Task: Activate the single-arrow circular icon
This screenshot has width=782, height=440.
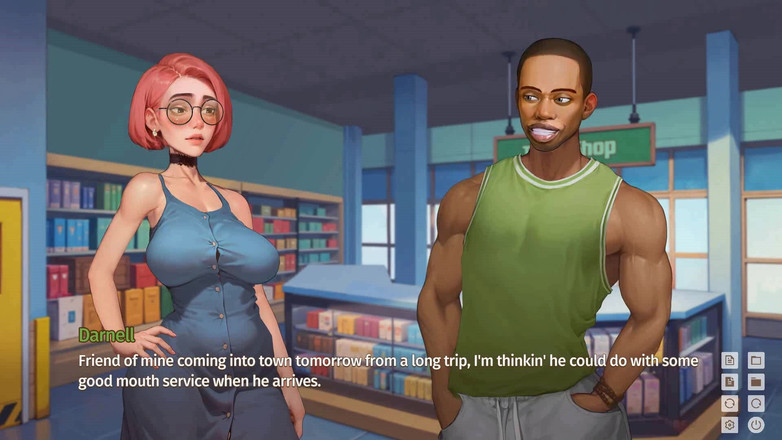Action: pos(756,403)
